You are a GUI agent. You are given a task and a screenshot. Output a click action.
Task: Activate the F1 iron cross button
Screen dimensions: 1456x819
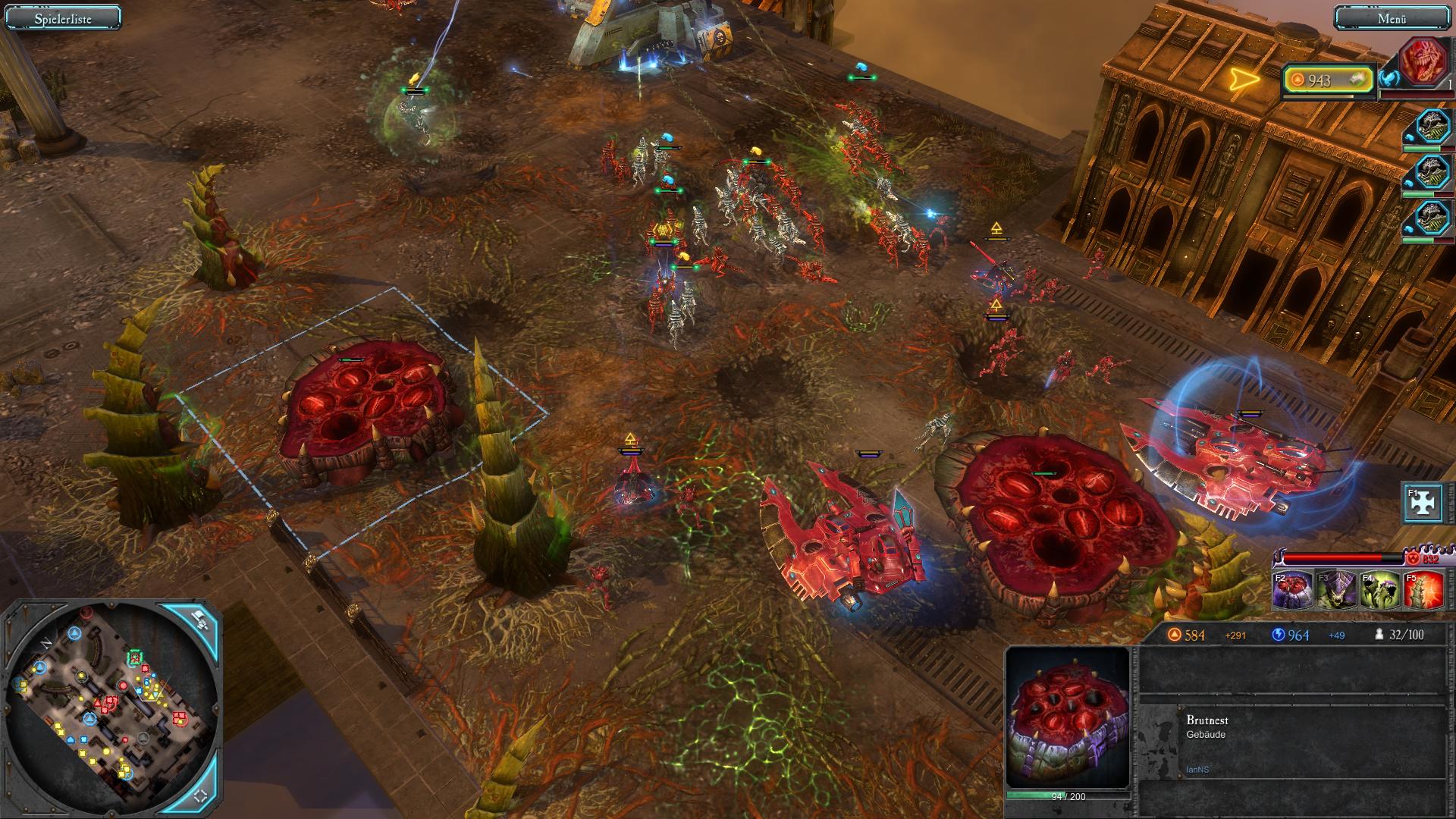tap(1423, 504)
